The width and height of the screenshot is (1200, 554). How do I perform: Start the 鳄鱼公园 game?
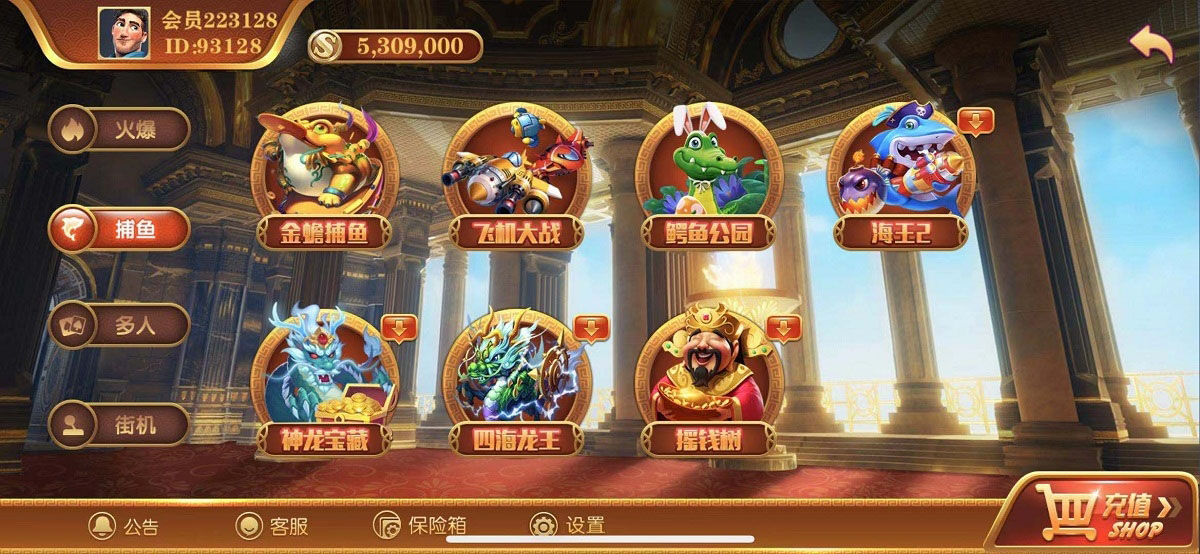(x=708, y=177)
